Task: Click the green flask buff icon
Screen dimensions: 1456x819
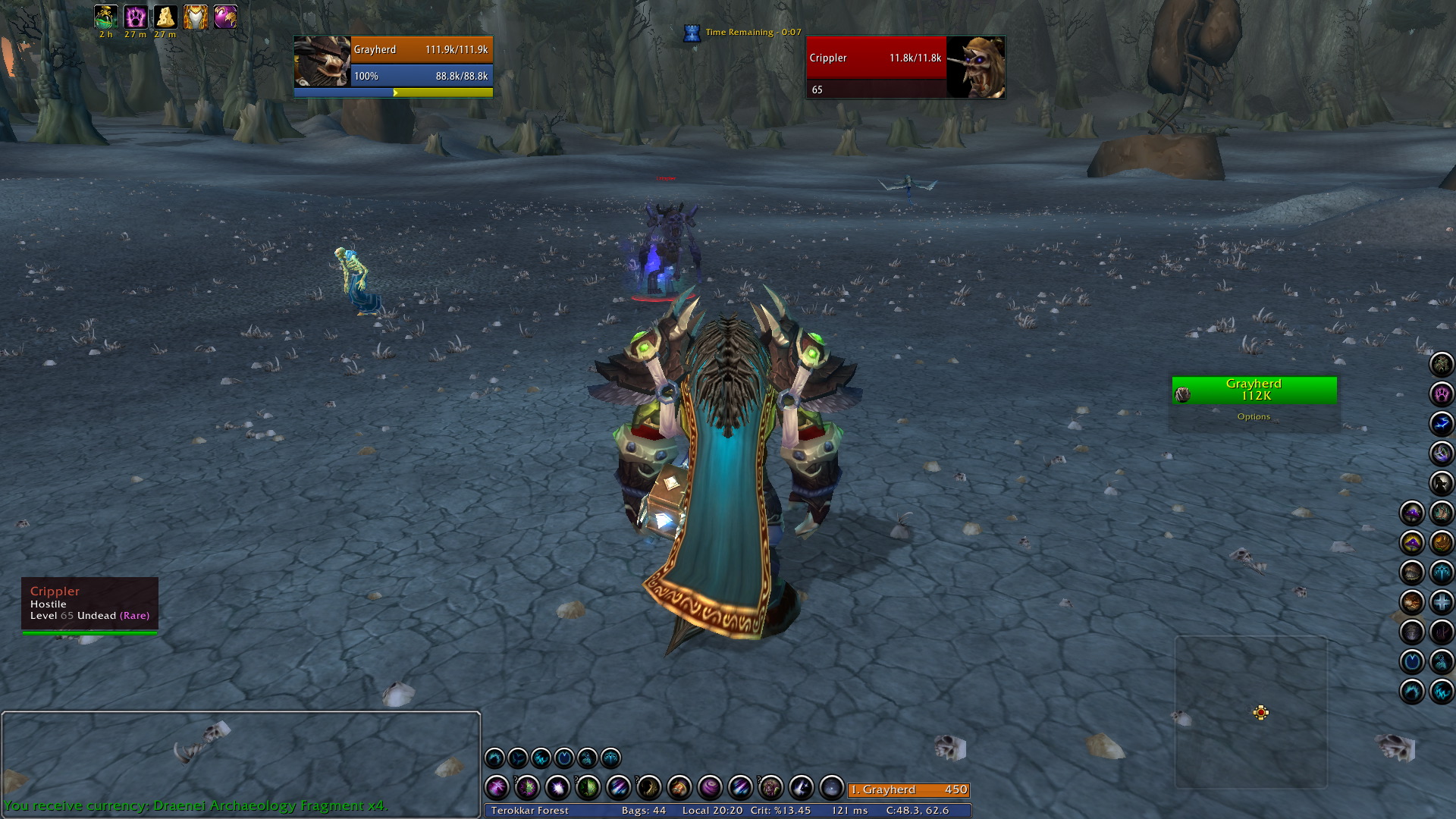Action: [x=105, y=17]
